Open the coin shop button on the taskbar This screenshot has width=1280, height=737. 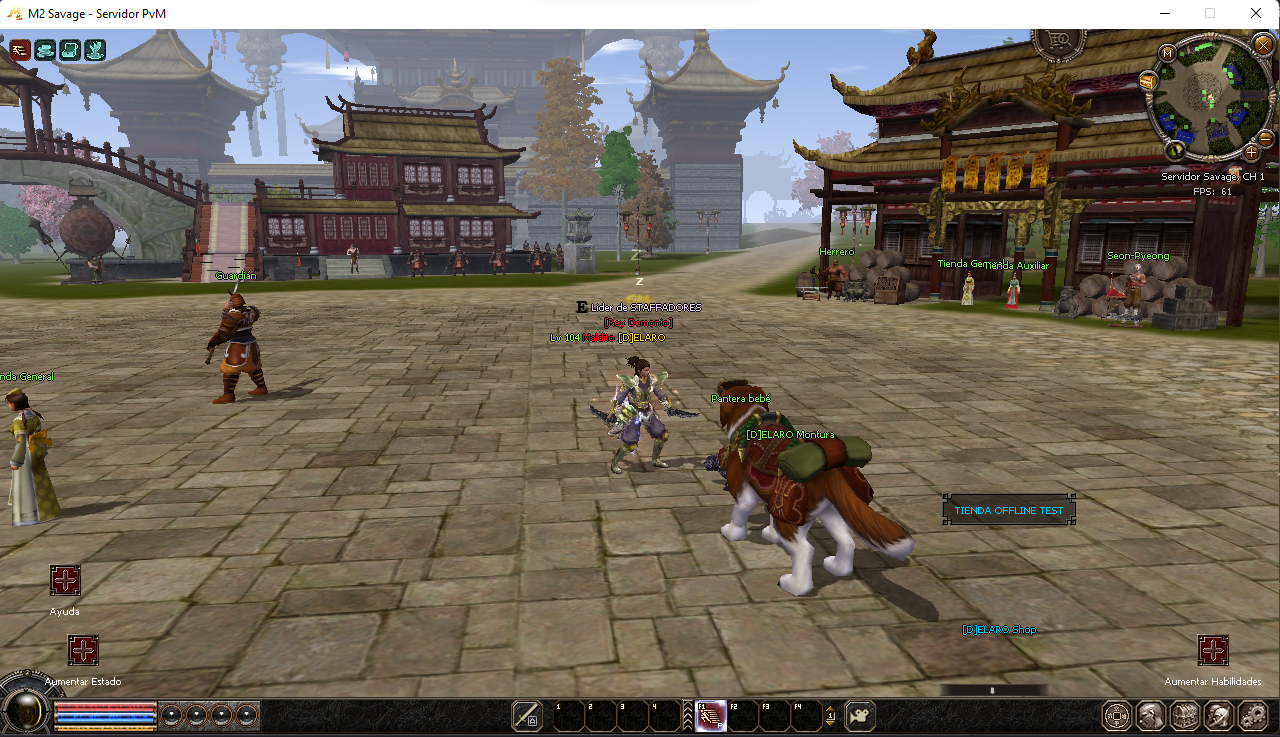[x=1117, y=716]
